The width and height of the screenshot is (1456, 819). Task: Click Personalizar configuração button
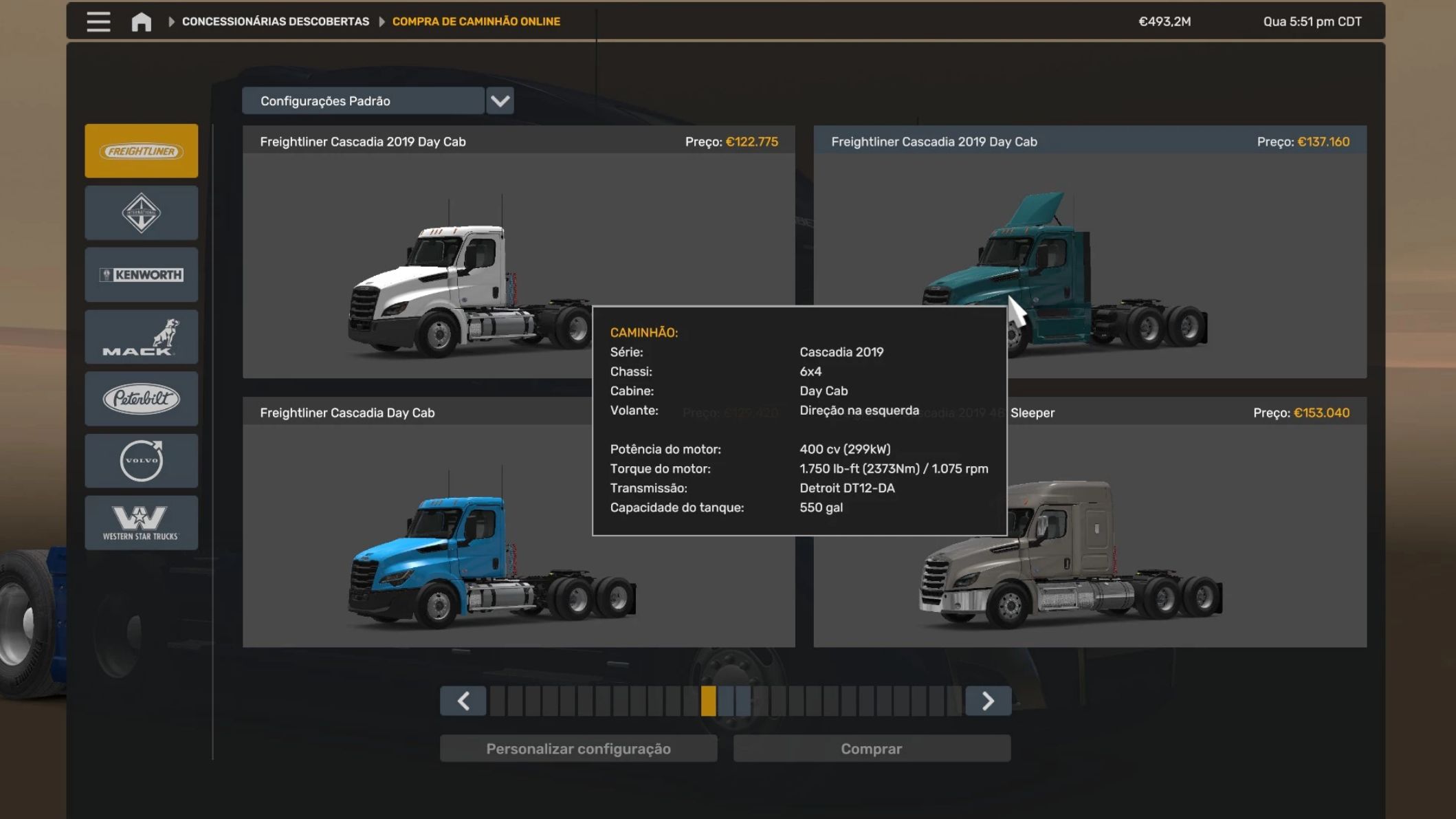pyautogui.click(x=578, y=749)
